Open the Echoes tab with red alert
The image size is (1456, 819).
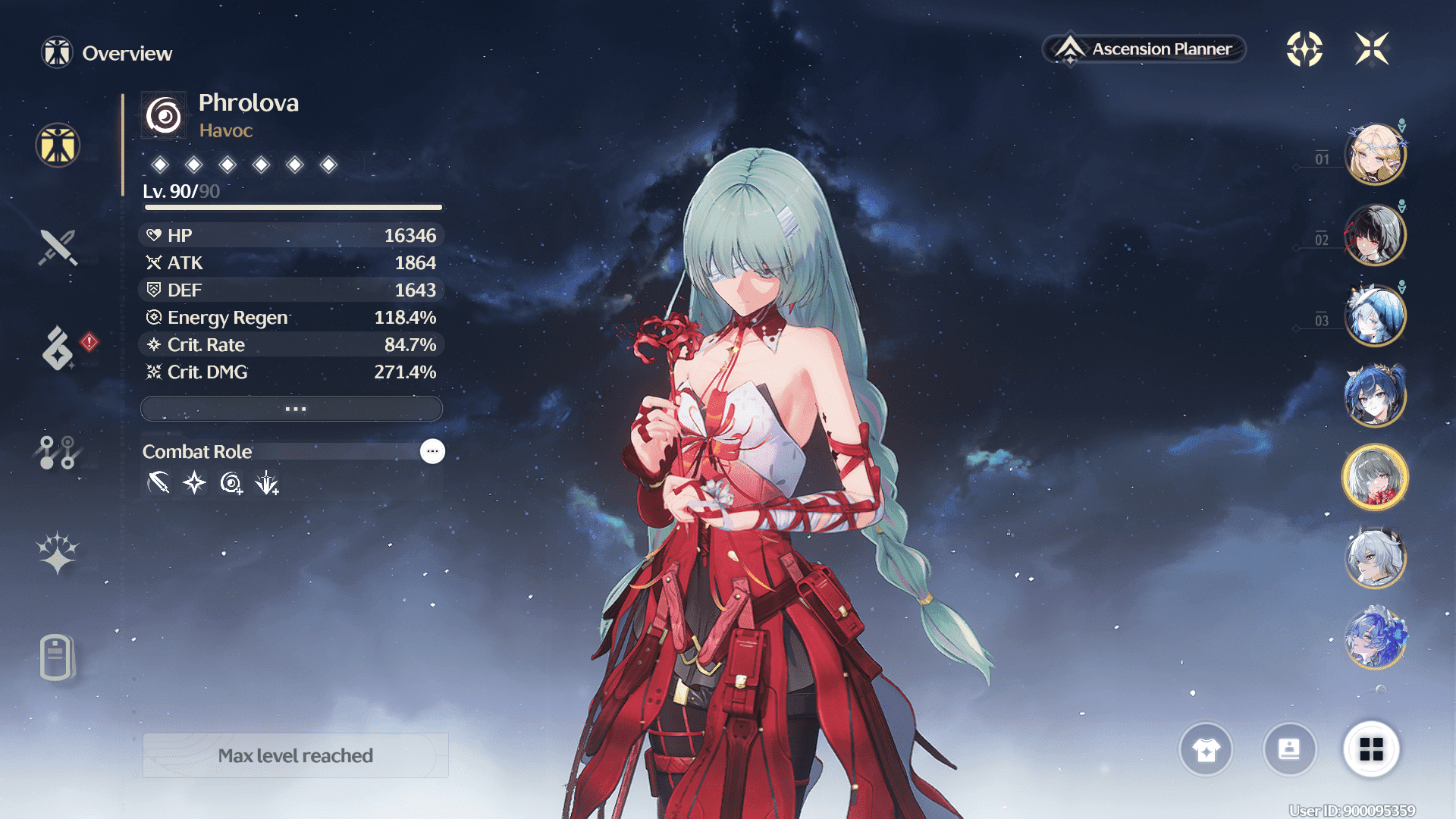(x=58, y=349)
